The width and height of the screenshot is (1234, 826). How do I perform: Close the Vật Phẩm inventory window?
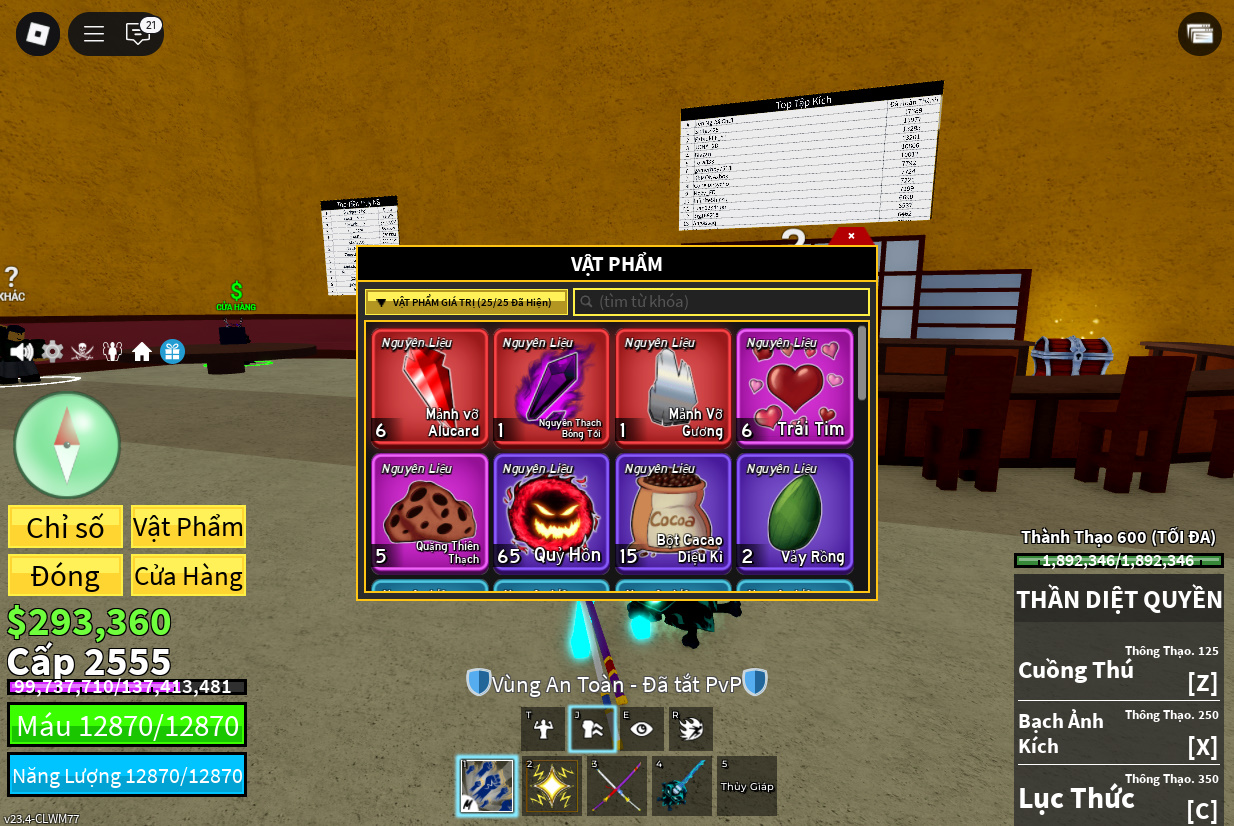pyautogui.click(x=851, y=236)
